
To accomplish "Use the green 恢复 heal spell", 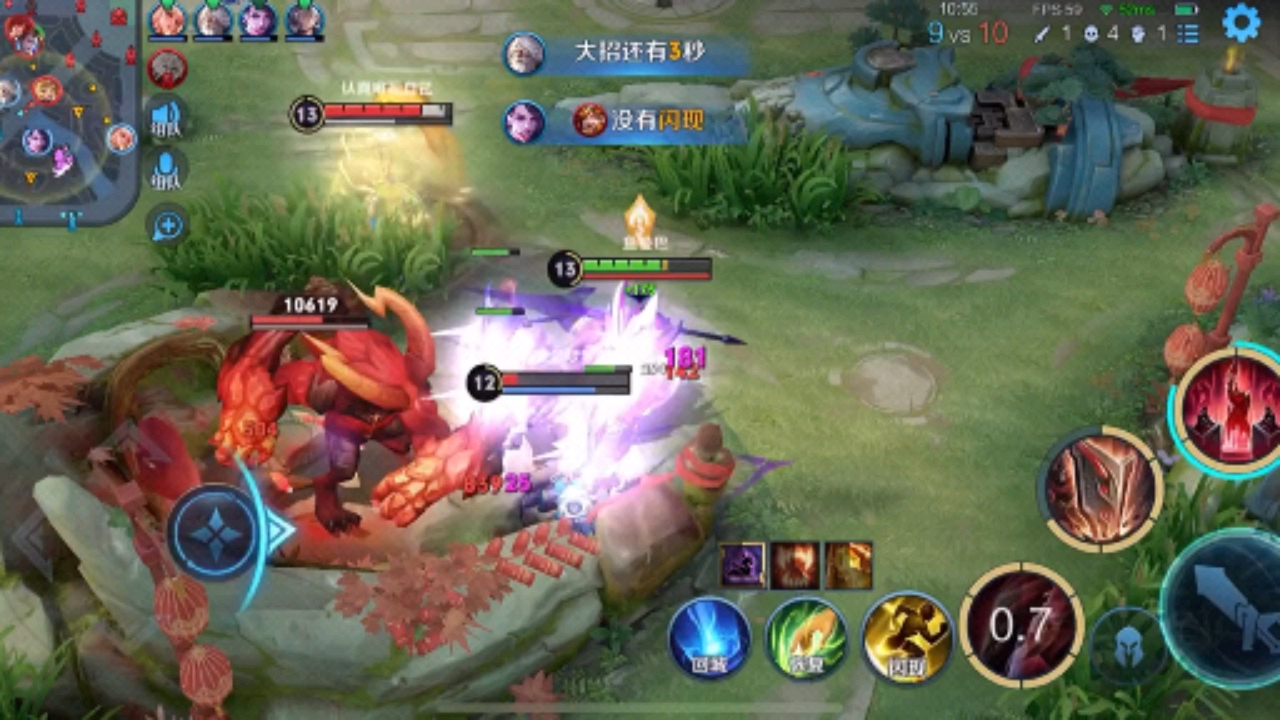I will tap(806, 639).
